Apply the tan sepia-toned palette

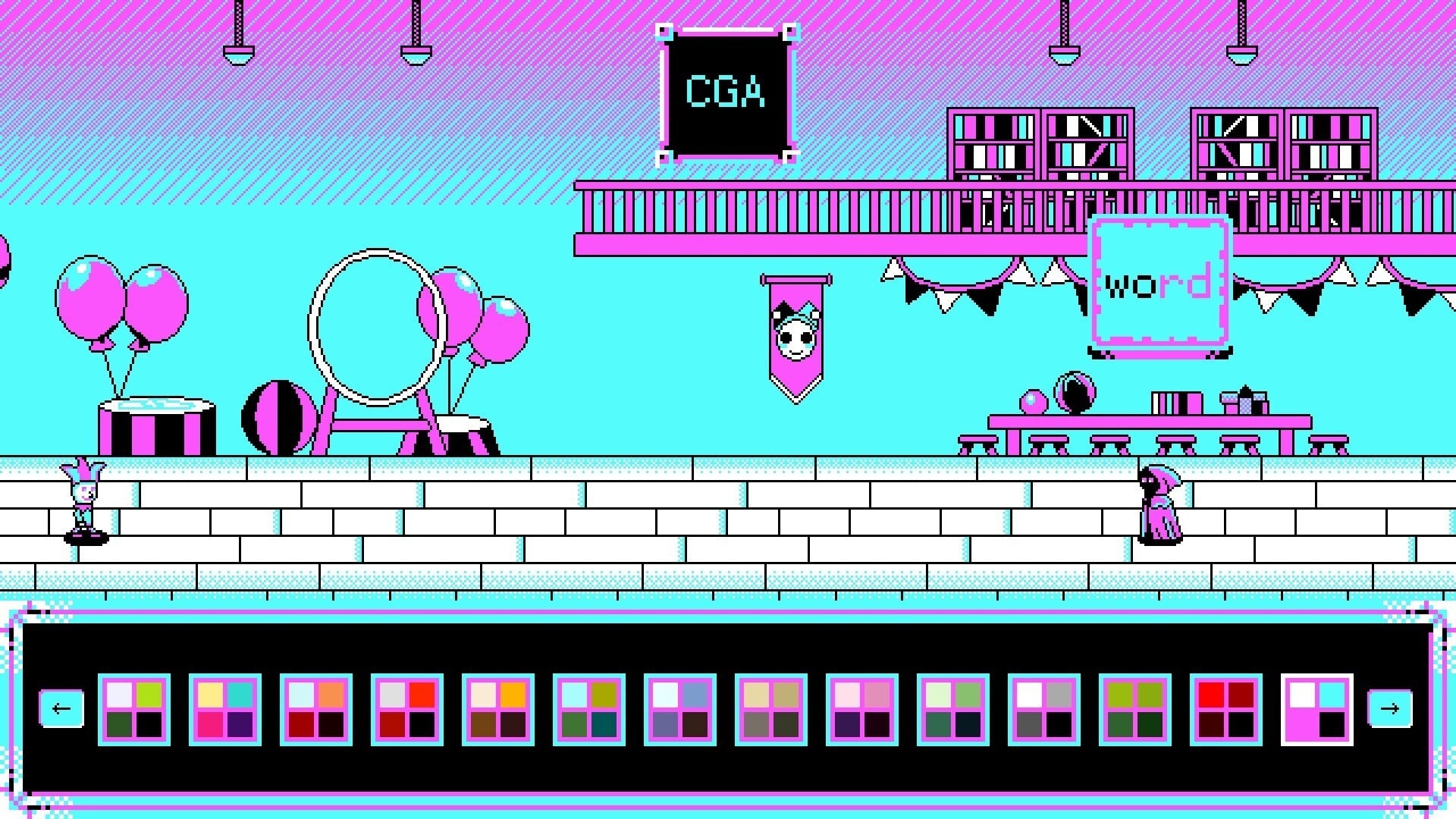click(771, 710)
